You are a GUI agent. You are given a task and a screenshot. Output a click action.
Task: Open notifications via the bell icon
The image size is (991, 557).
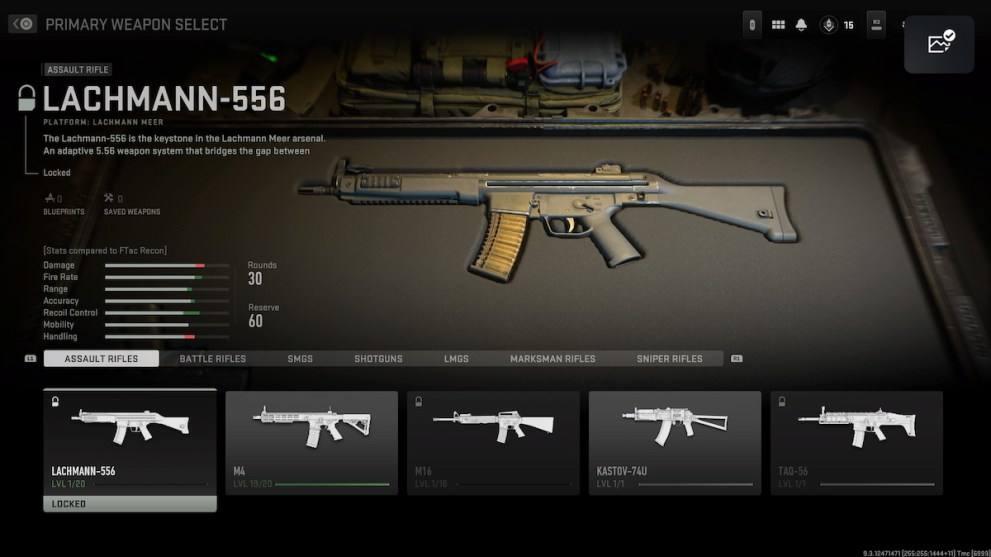coord(801,25)
